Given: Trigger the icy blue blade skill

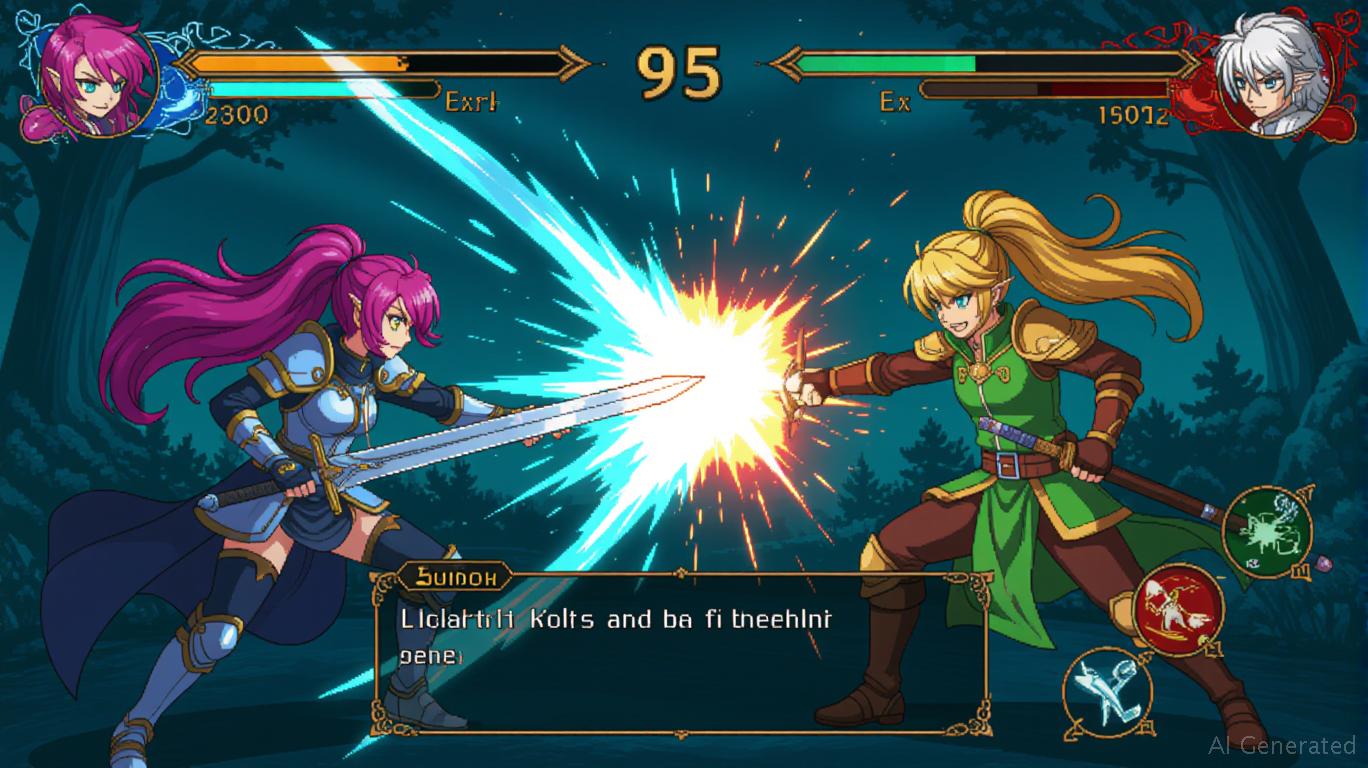Looking at the screenshot, I should [x=1106, y=691].
